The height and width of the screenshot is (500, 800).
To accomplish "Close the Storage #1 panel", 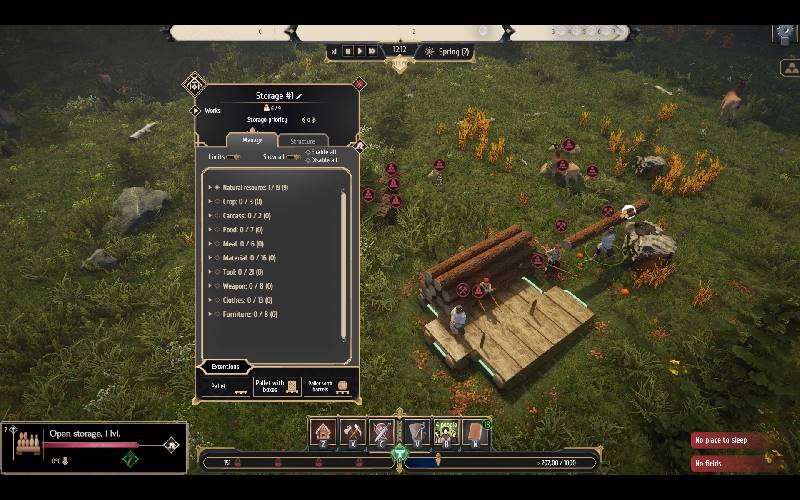I will pyautogui.click(x=359, y=83).
